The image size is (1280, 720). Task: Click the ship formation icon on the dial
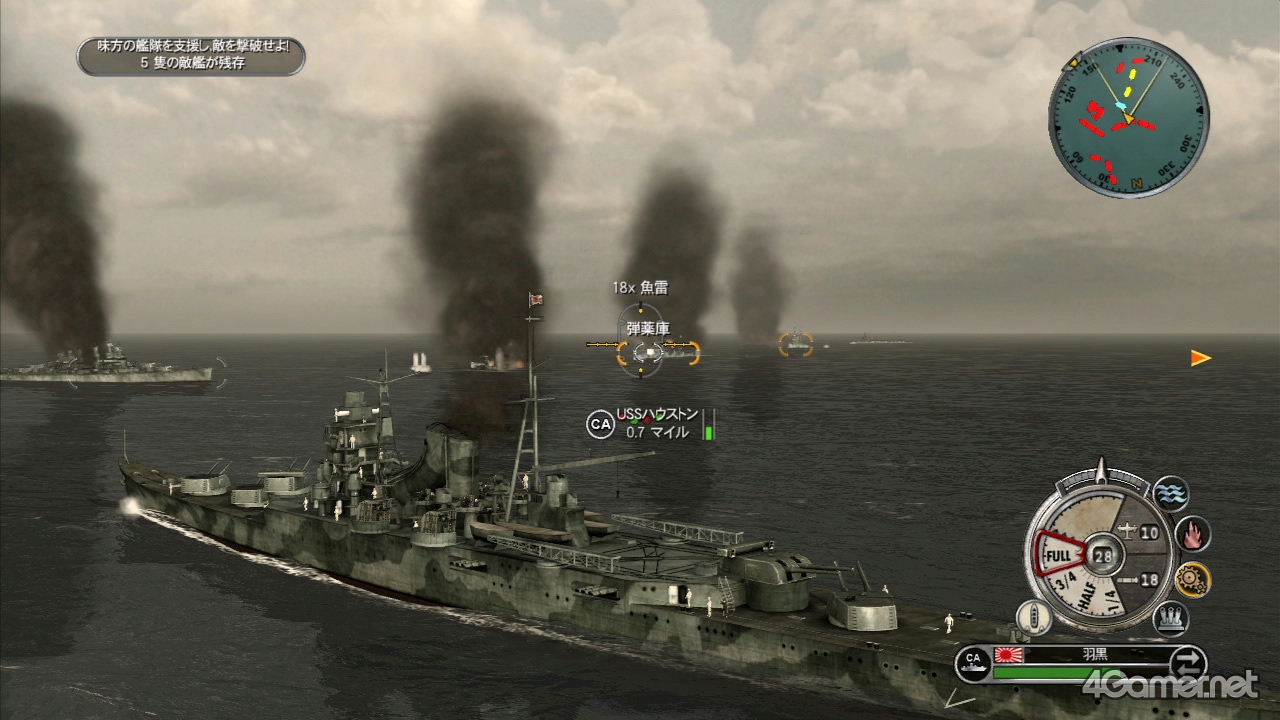(1033, 618)
